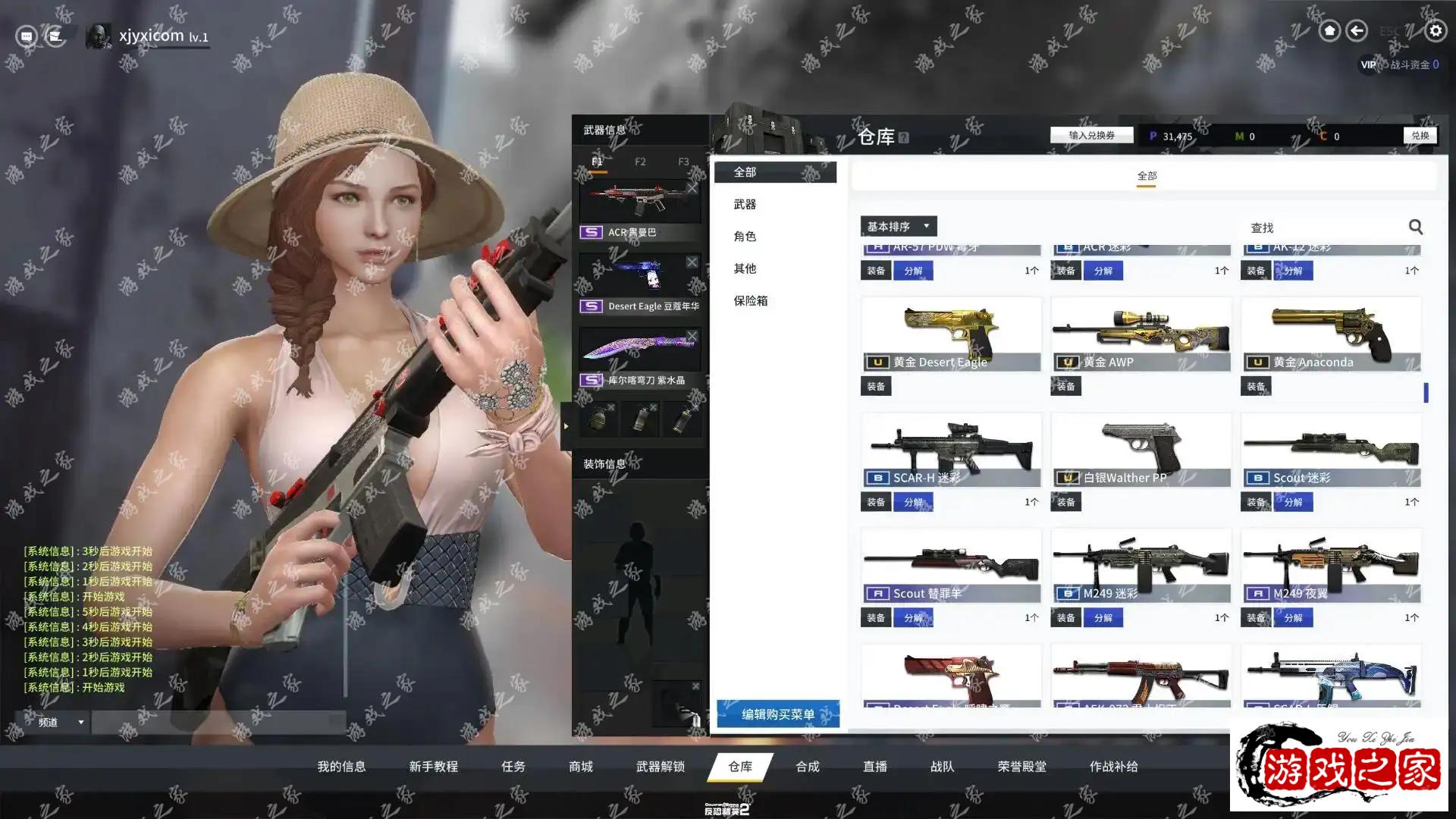Click 编辑购买菜单 button
This screenshot has height=819, width=1456.
778,714
